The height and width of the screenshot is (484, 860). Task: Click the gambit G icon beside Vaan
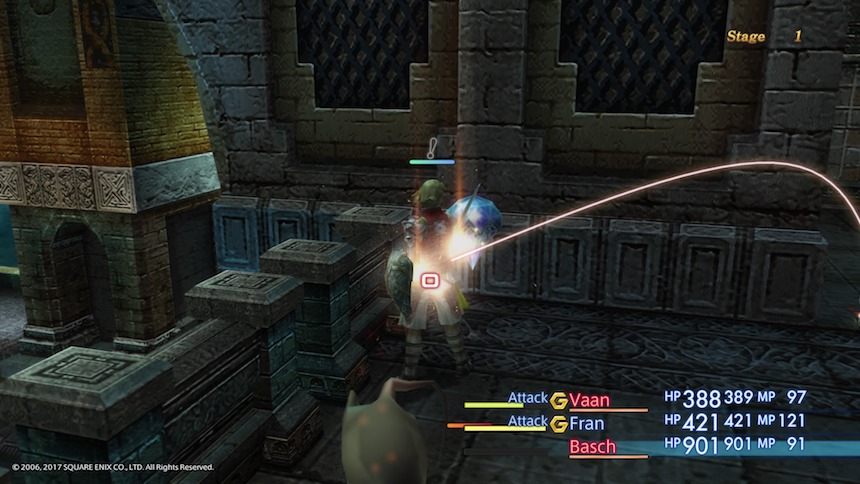[x=559, y=398]
